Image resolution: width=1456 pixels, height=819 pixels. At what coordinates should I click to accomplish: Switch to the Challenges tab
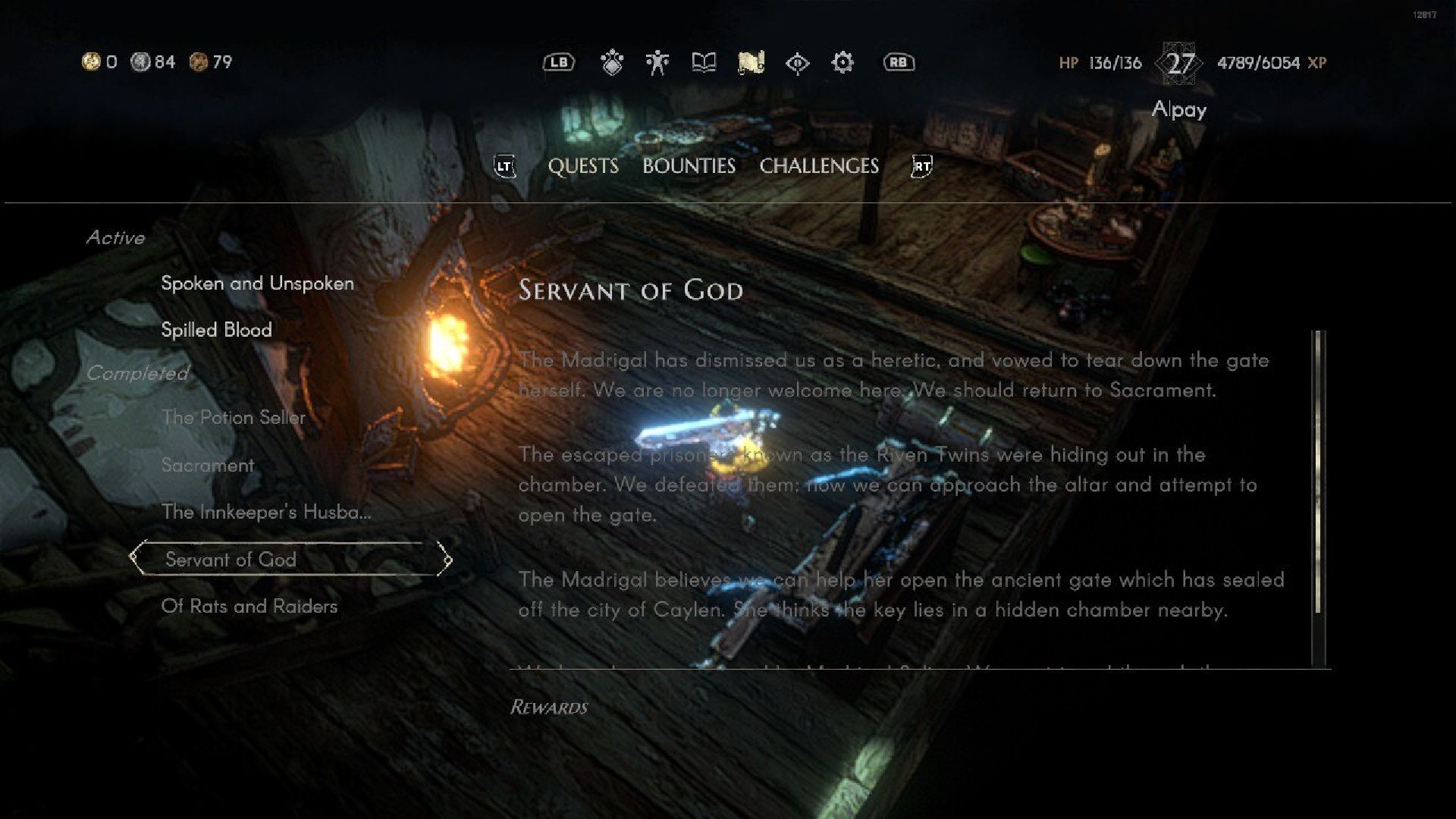(819, 166)
